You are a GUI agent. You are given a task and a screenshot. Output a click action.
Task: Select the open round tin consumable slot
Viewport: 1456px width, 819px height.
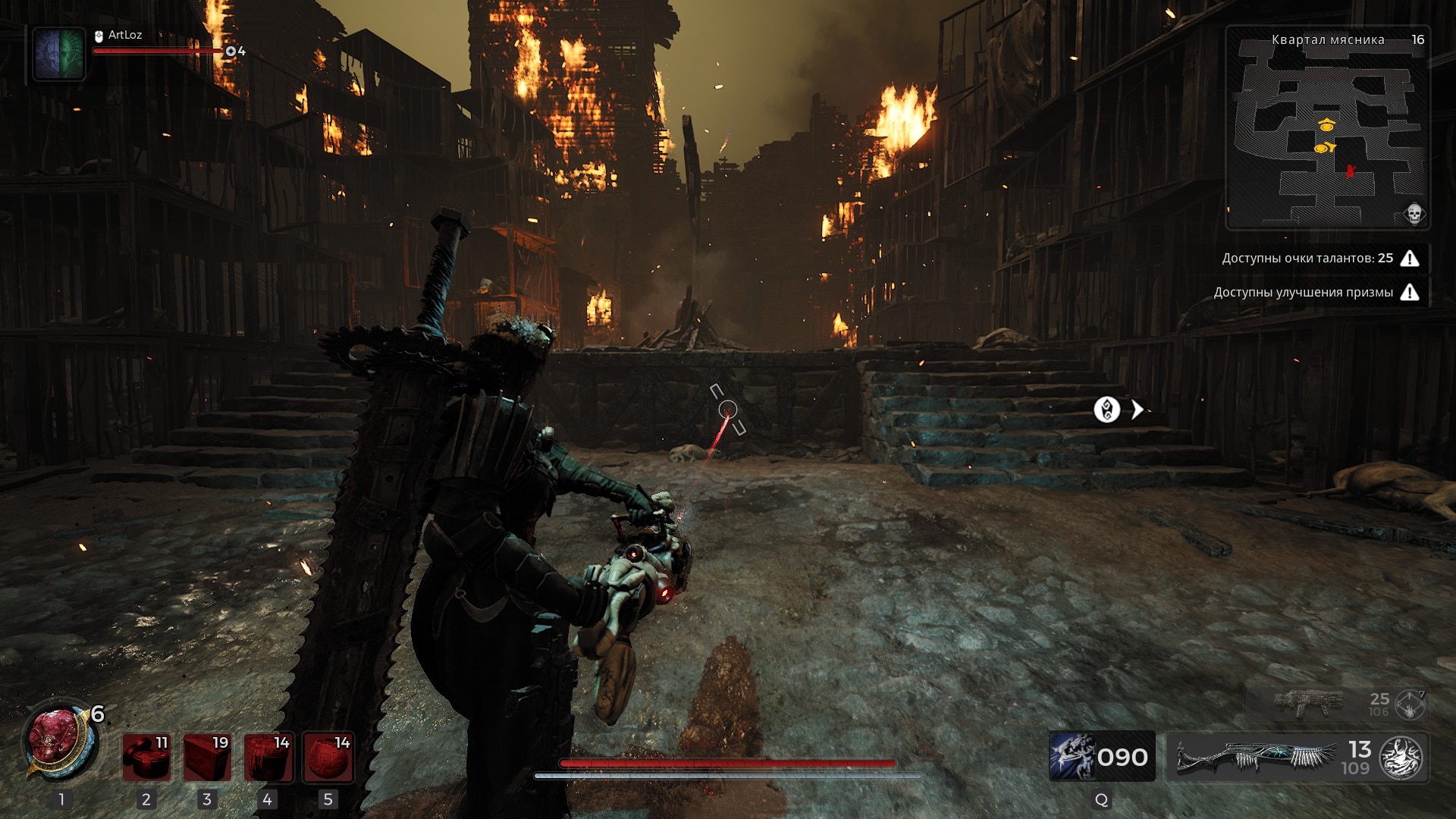[146, 757]
